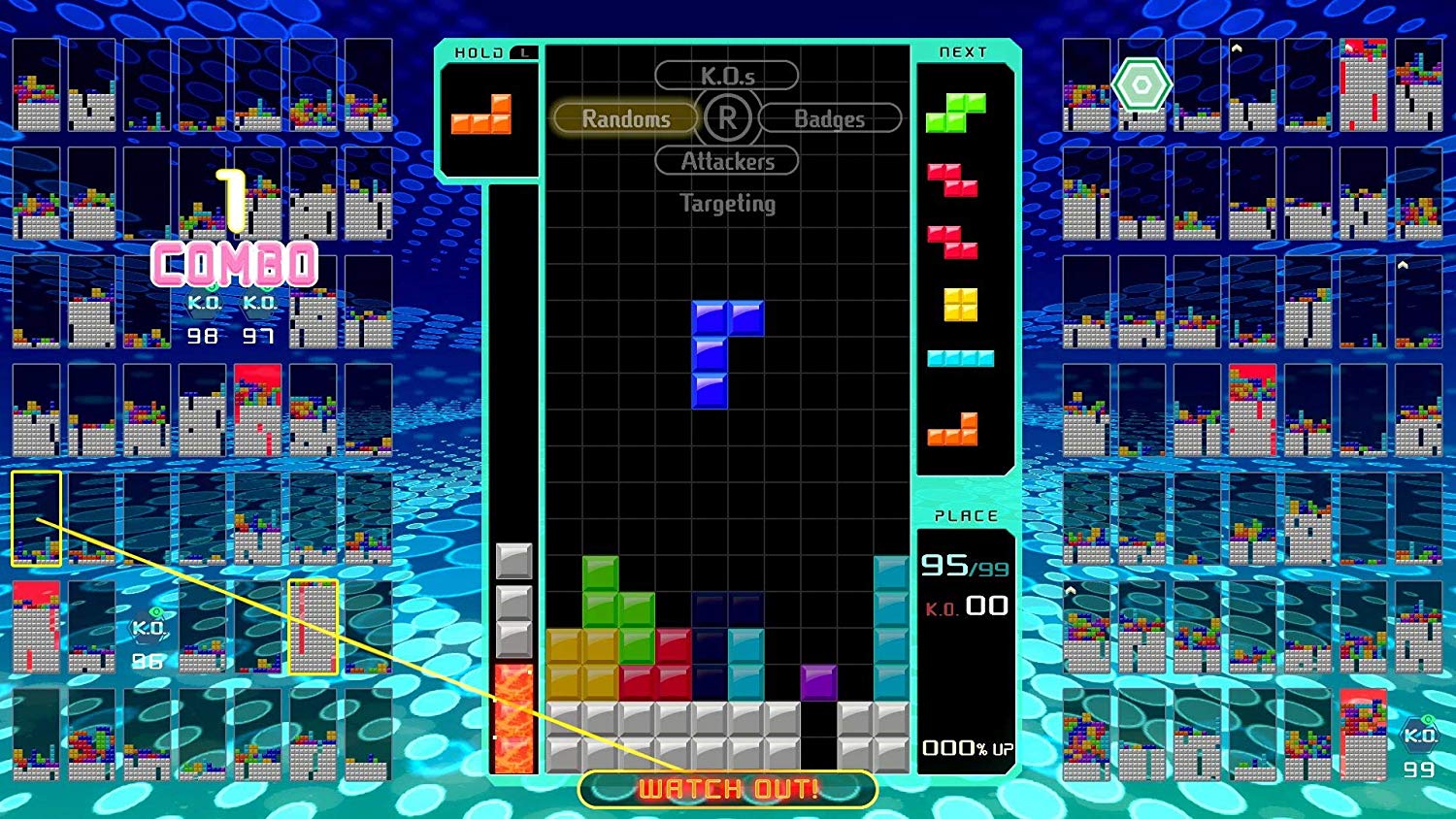This screenshot has height=819, width=1456.
Task: Open the Targeting menu label
Action: [727, 204]
